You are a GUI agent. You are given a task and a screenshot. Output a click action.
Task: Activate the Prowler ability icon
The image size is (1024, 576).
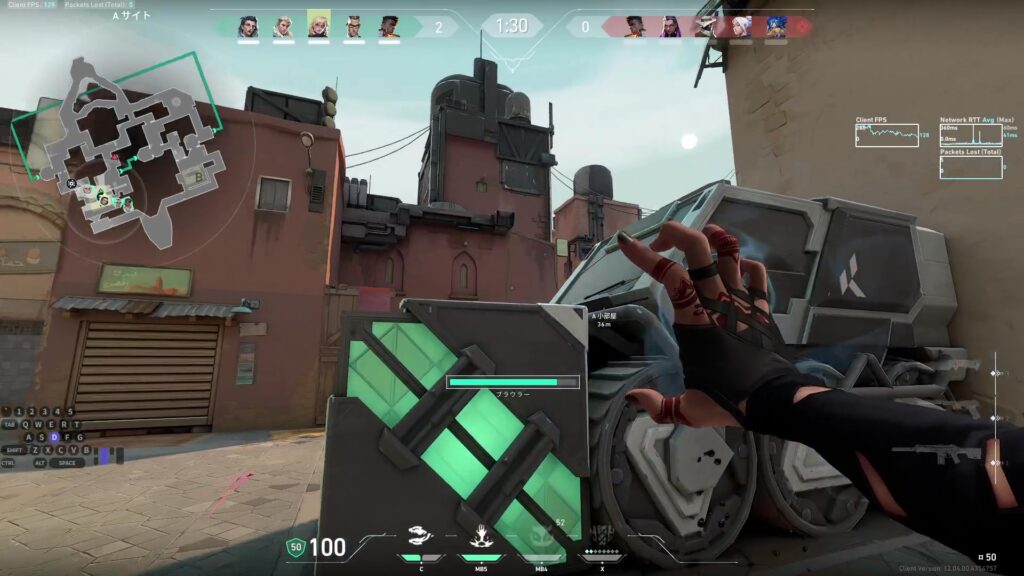pyautogui.click(x=421, y=537)
